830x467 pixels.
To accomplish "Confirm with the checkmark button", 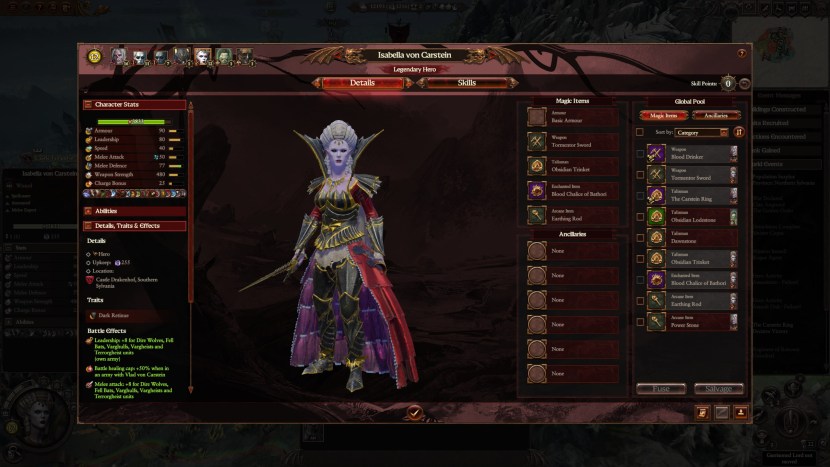I will click(x=414, y=412).
